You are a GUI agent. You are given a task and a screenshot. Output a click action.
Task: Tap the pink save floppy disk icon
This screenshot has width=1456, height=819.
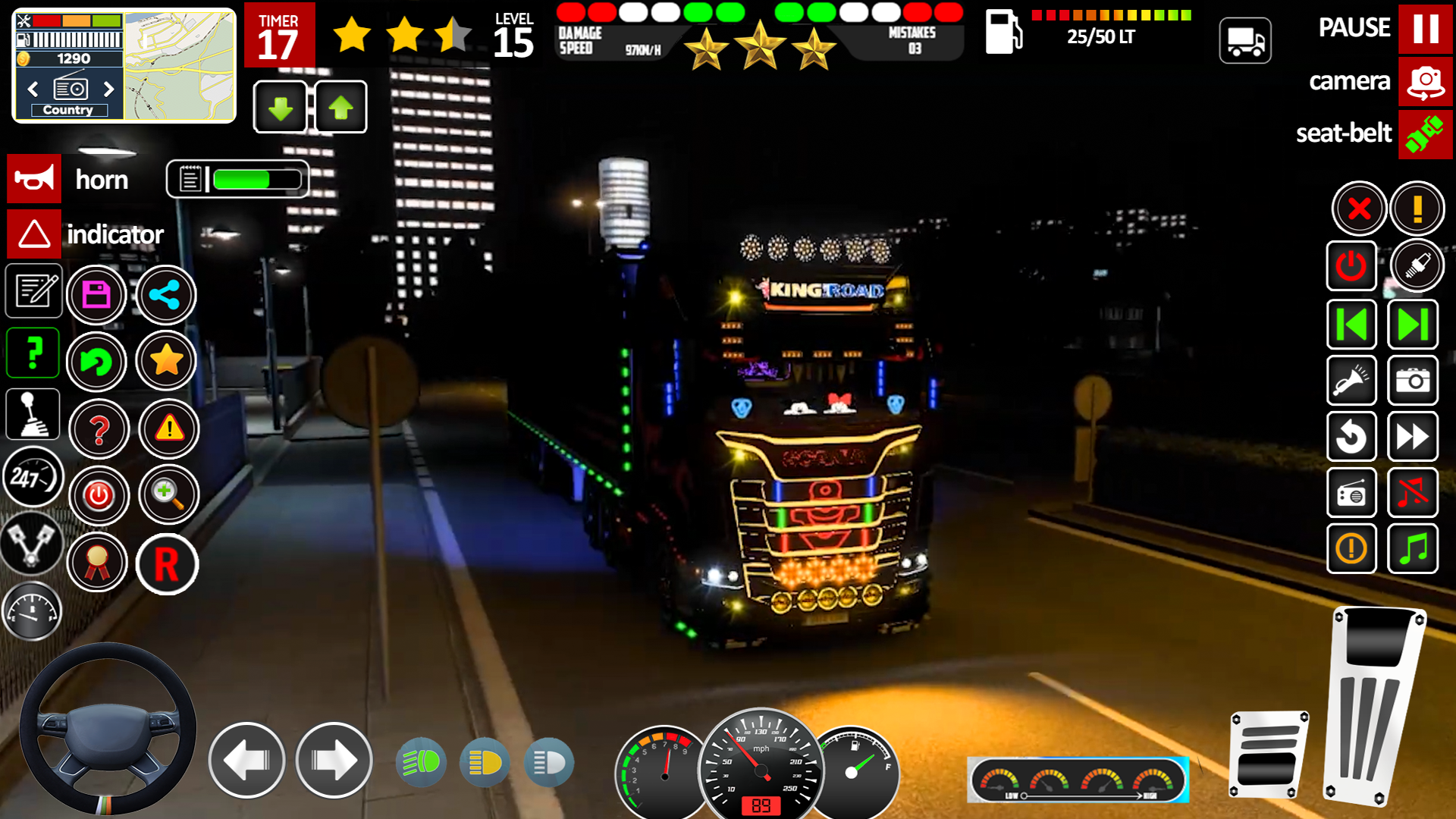(96, 294)
